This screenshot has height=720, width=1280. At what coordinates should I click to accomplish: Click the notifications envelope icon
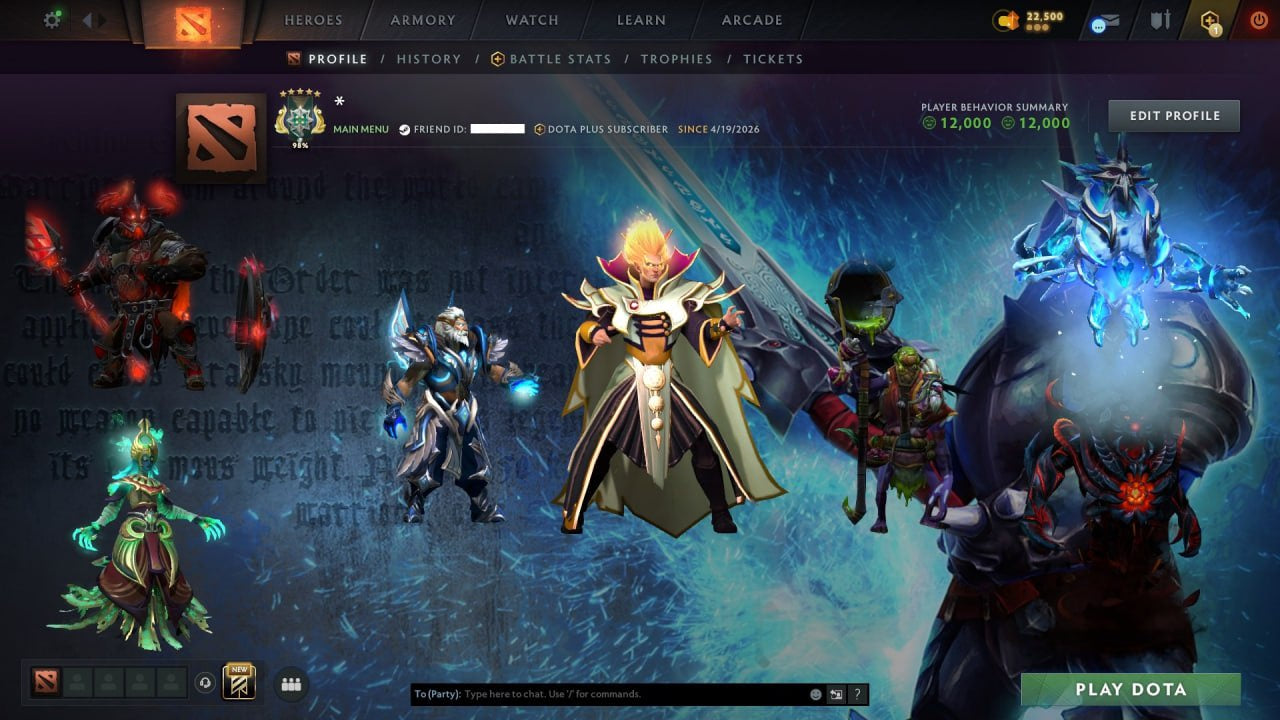(x=1104, y=20)
